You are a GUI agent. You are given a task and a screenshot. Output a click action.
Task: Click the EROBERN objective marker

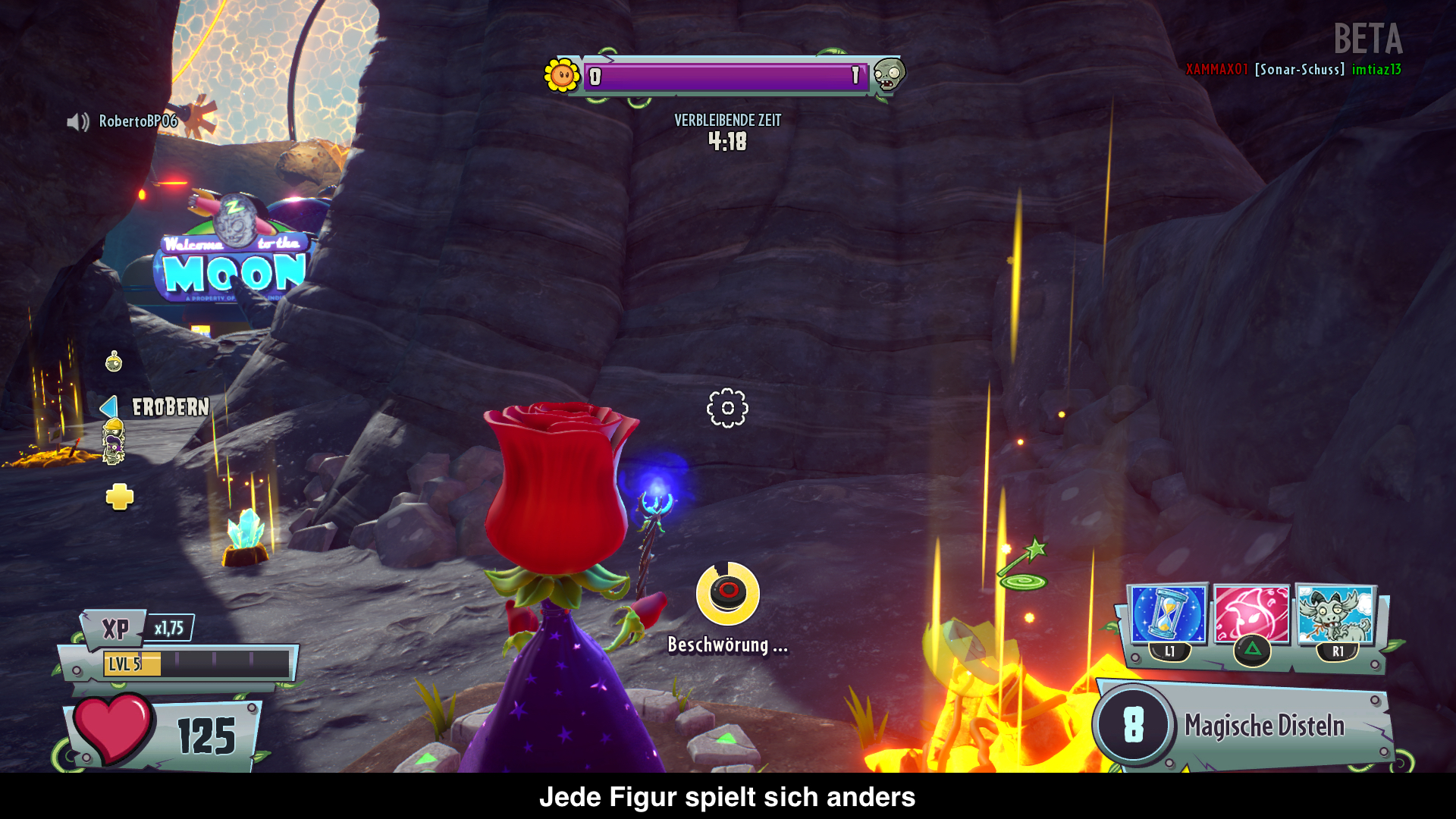pos(170,407)
